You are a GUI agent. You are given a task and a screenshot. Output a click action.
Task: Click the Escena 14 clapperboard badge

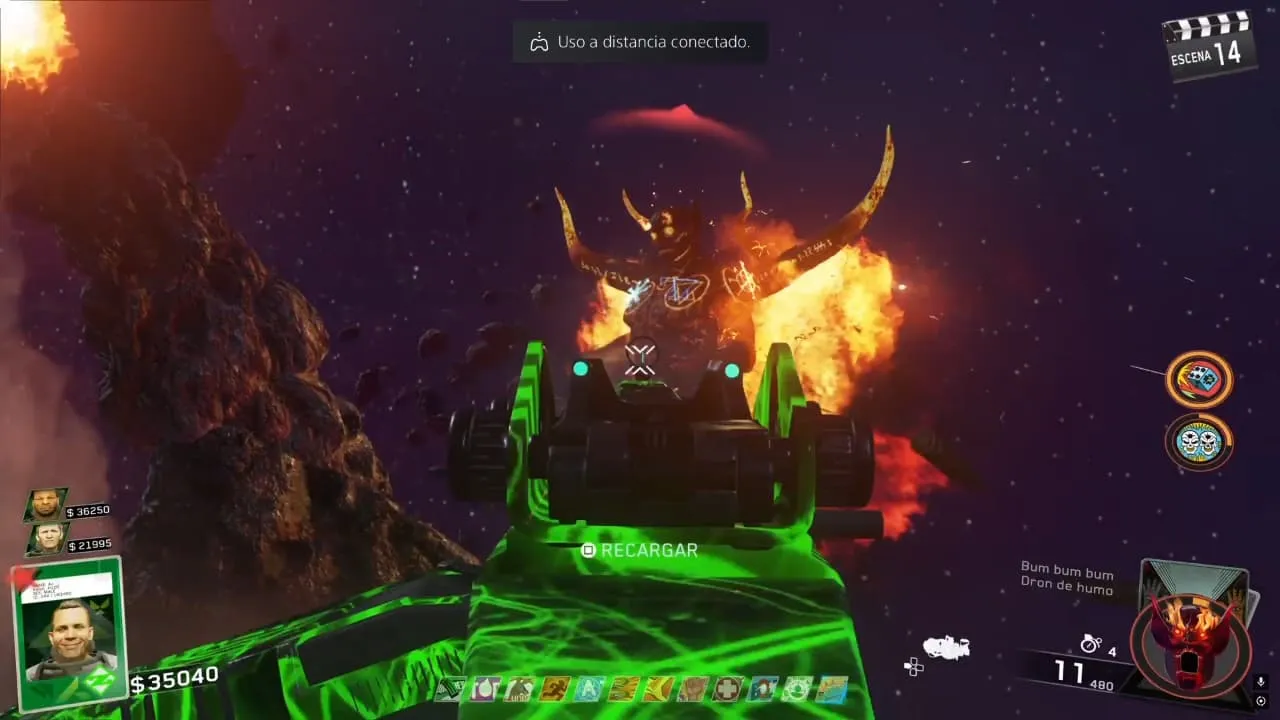[1210, 46]
